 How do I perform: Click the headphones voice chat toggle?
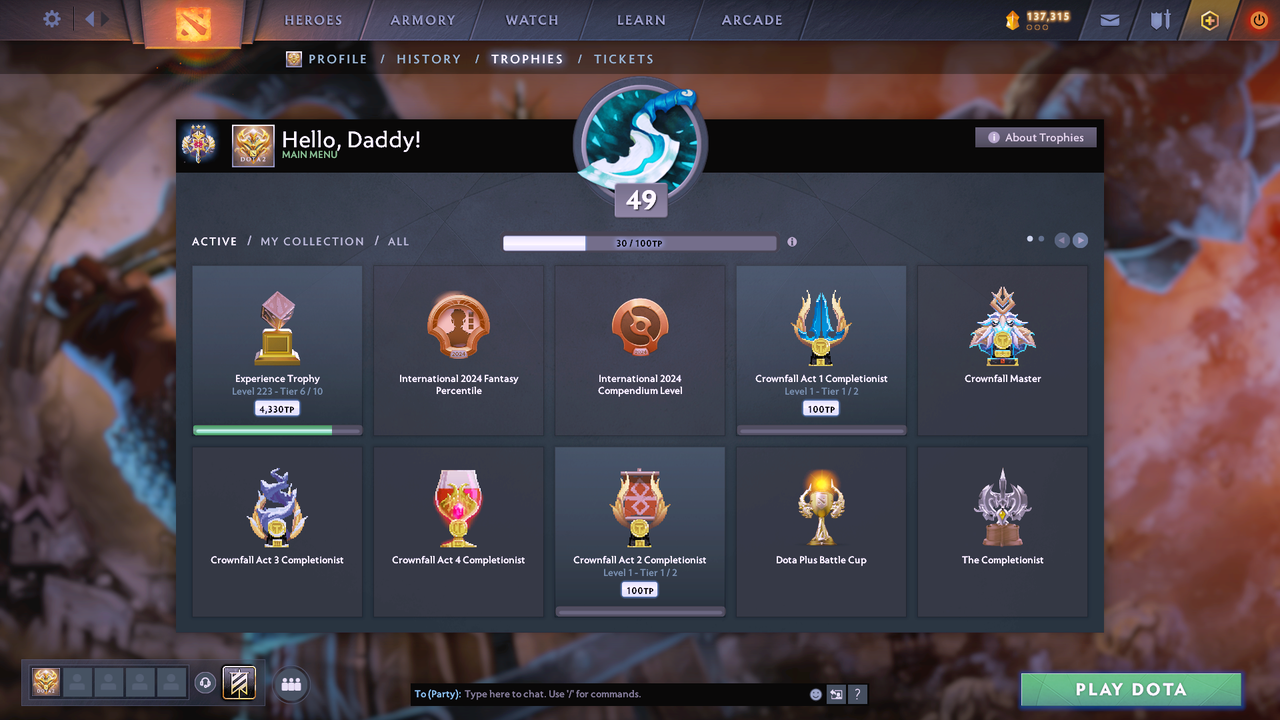(207, 683)
